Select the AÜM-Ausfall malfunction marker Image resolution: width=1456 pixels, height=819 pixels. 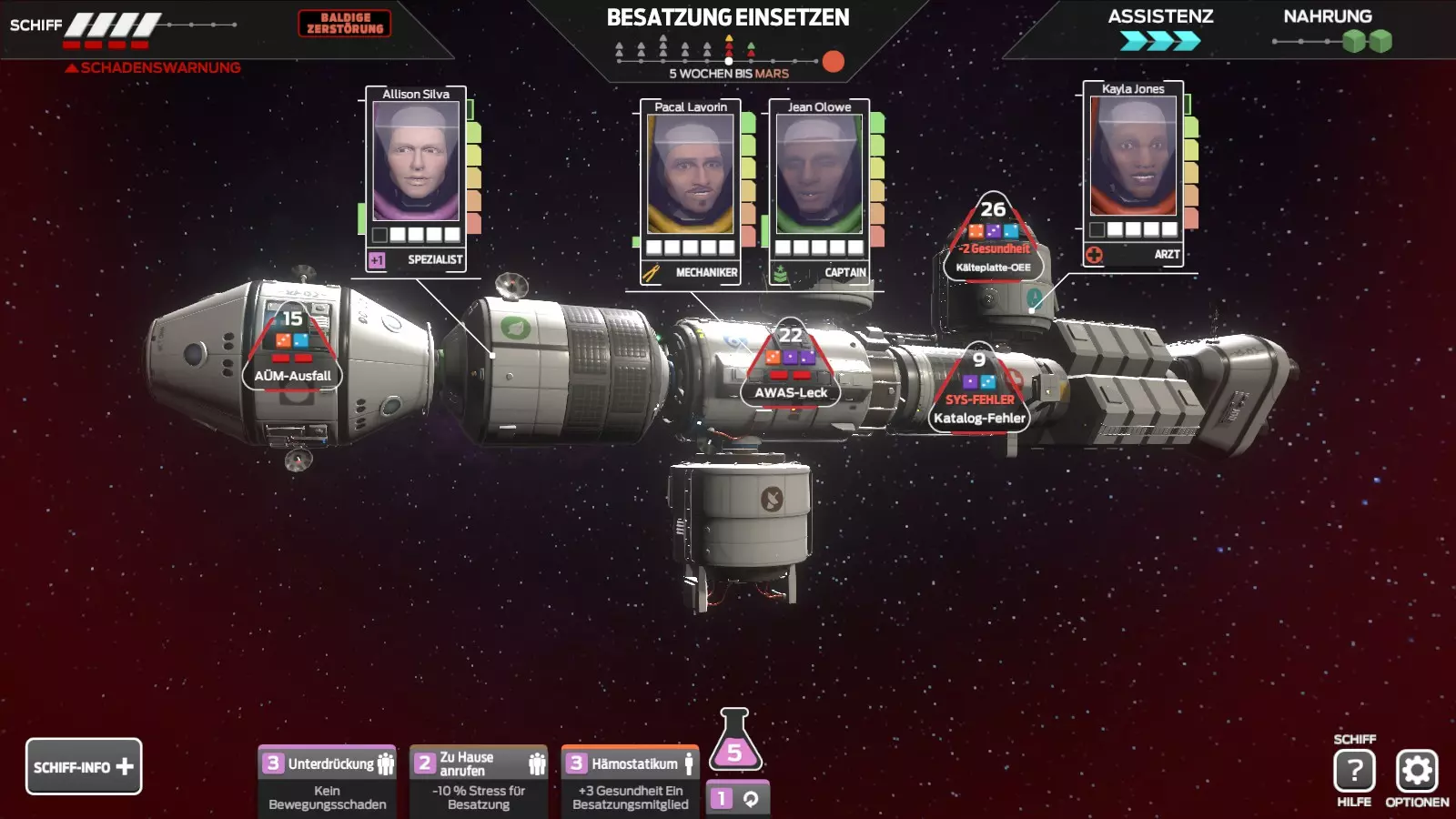click(292, 350)
